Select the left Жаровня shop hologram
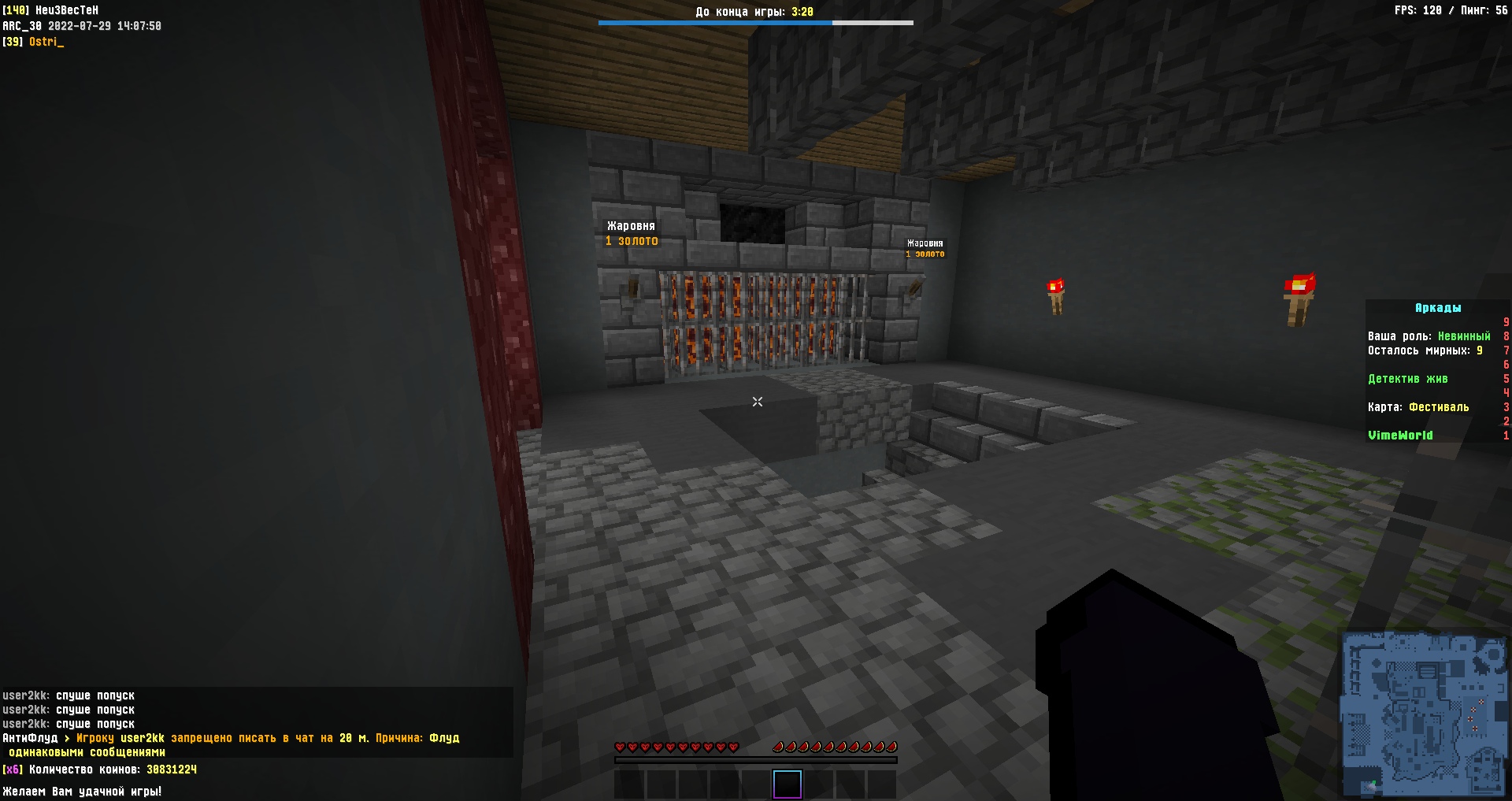The height and width of the screenshot is (801, 1512). tap(630, 232)
